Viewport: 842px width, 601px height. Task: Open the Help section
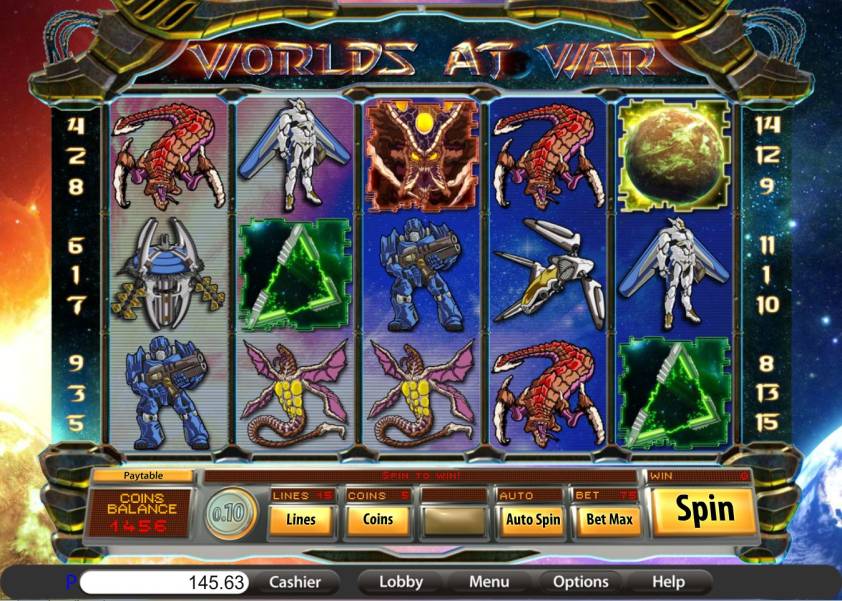[668, 581]
